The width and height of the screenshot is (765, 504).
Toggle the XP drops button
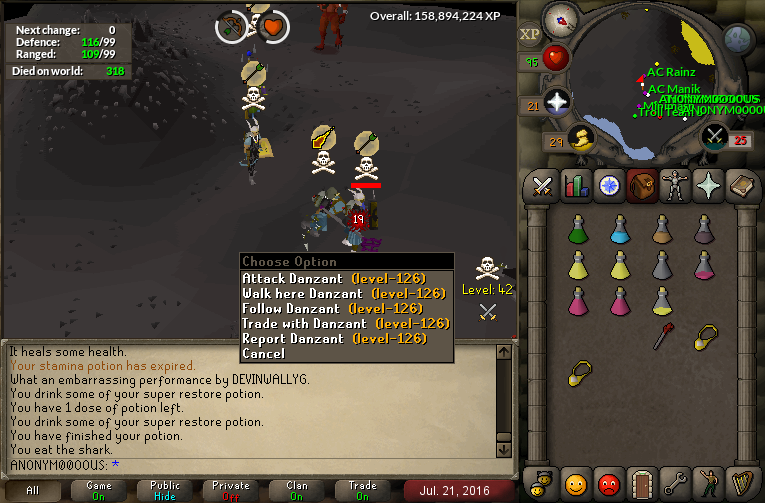[529, 34]
